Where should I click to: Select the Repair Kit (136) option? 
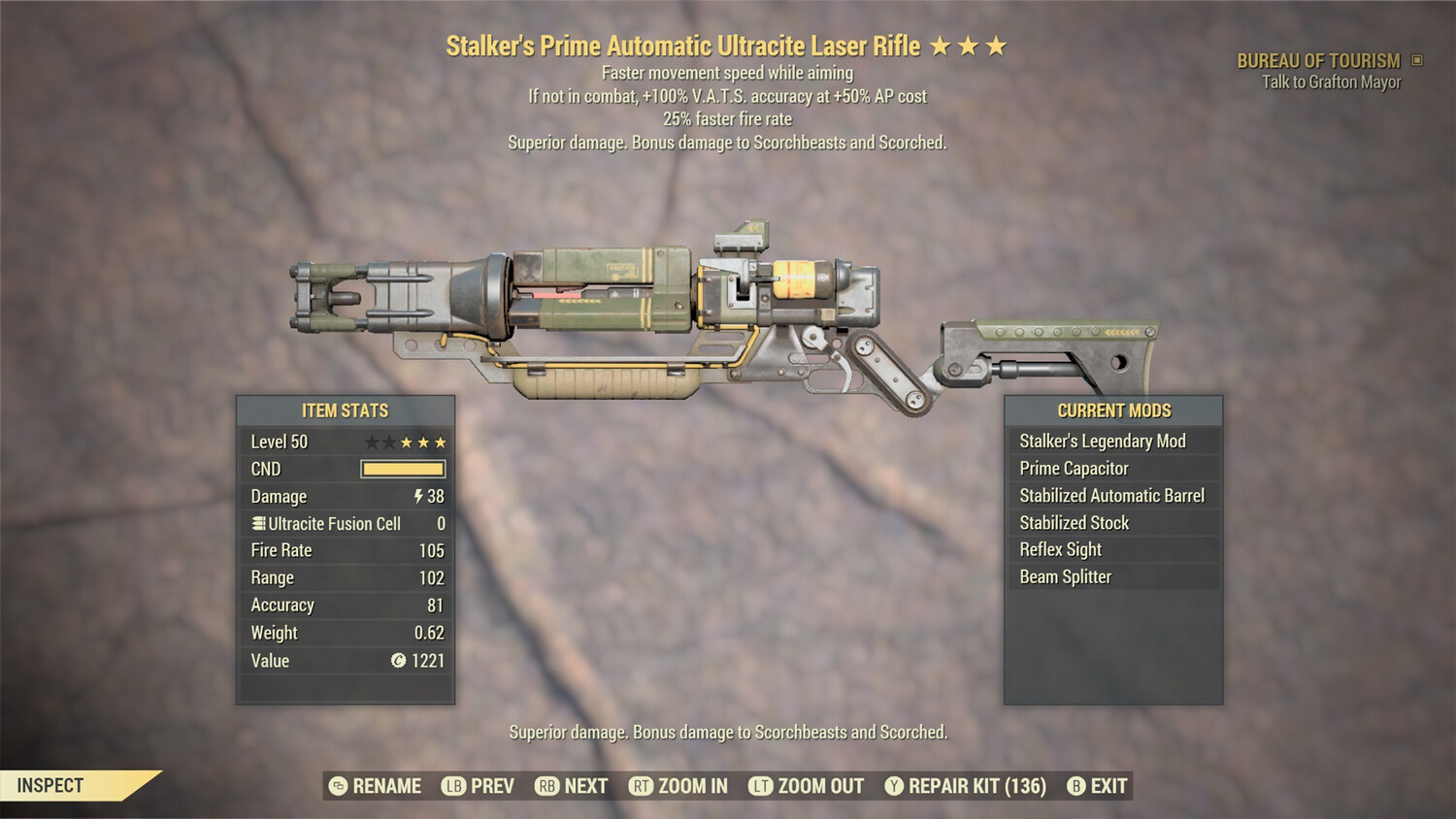click(976, 786)
